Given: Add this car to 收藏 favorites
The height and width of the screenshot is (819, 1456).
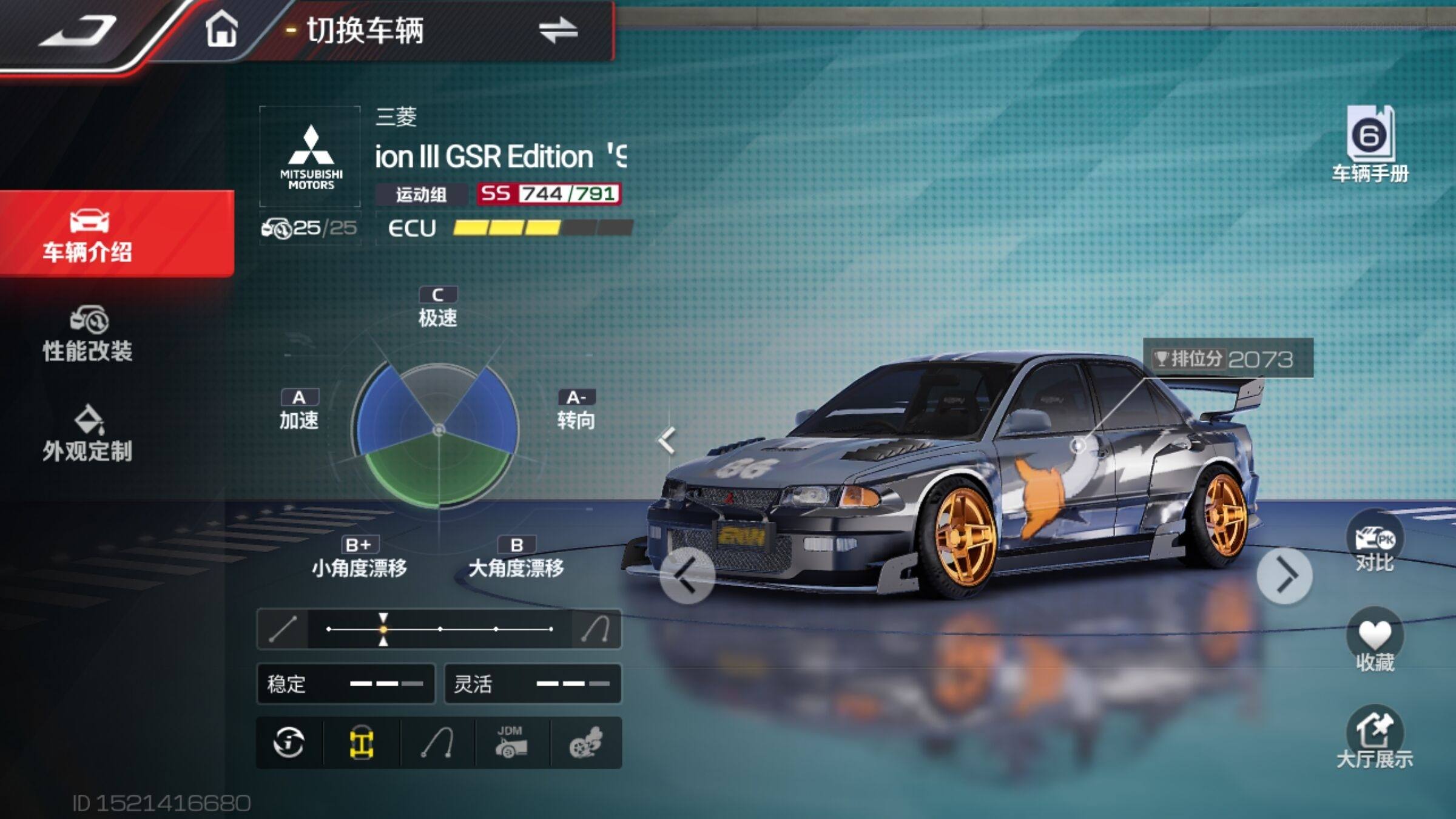Looking at the screenshot, I should tap(1374, 641).
